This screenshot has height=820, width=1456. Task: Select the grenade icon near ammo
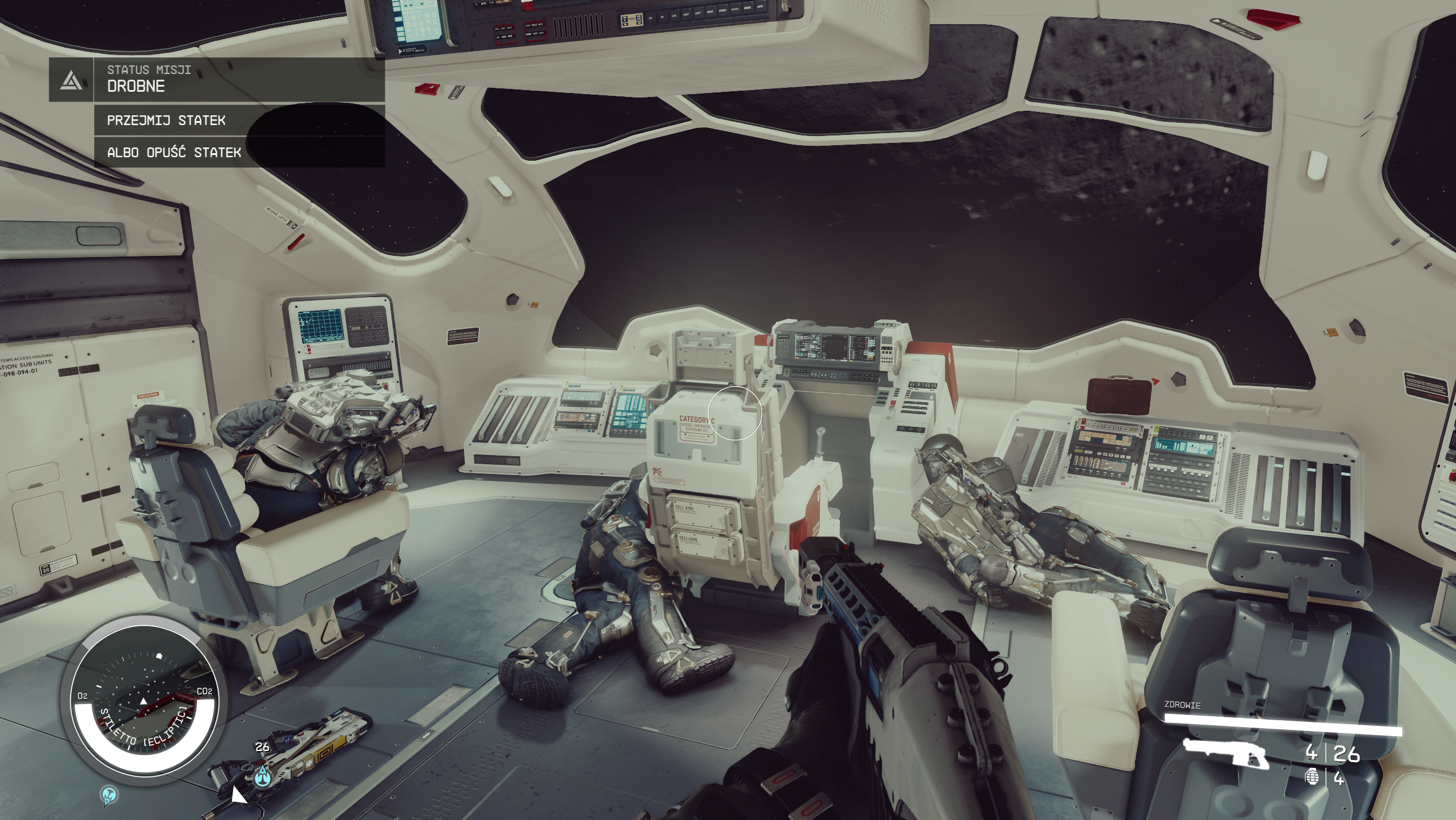pyautogui.click(x=1312, y=778)
